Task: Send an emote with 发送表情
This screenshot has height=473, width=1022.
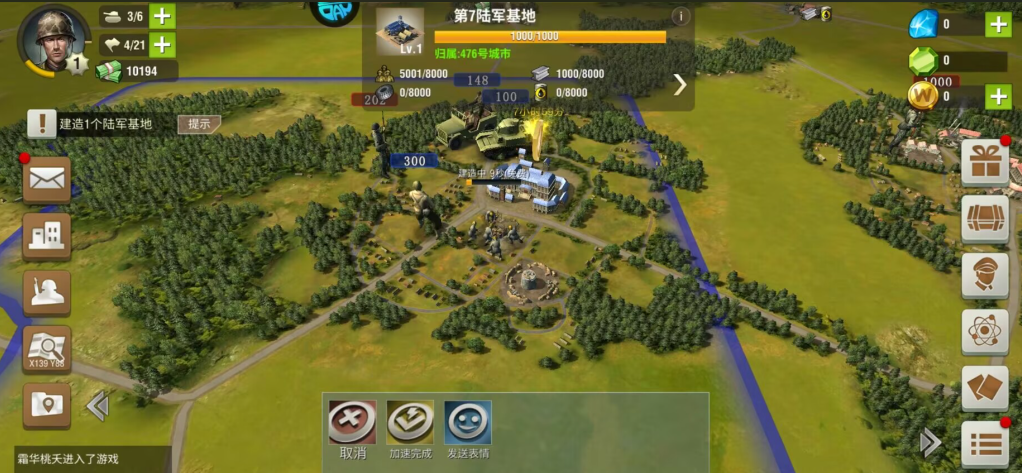Action: tap(467, 424)
